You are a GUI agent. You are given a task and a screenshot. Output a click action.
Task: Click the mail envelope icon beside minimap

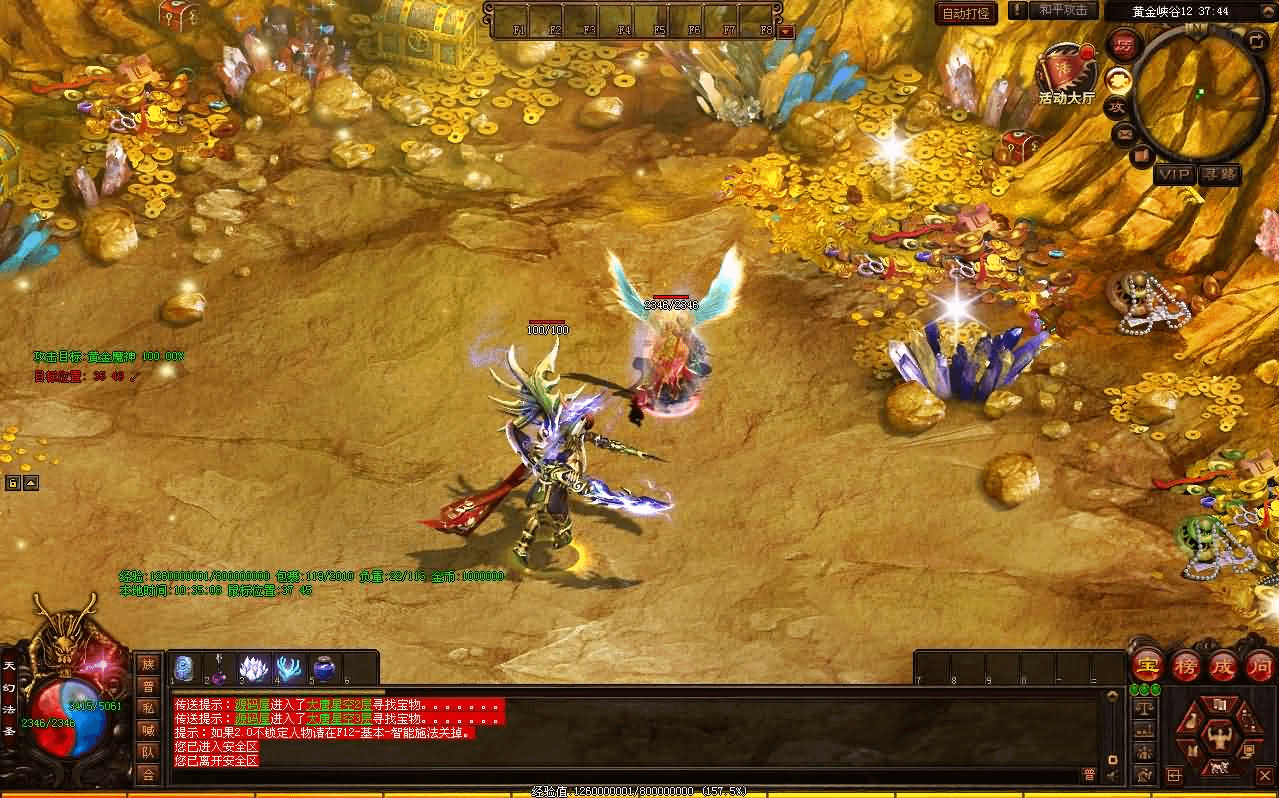pos(1124,133)
